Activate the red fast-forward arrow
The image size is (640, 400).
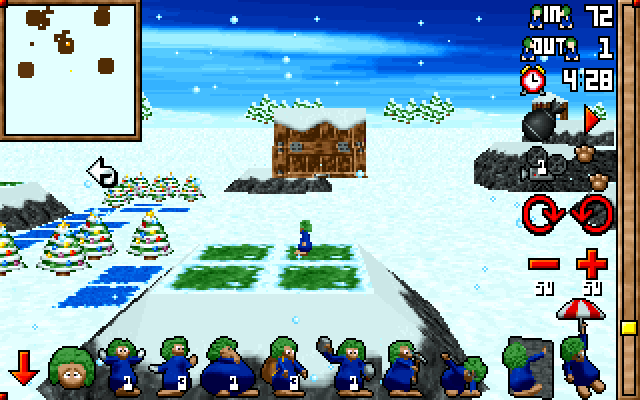tap(593, 119)
